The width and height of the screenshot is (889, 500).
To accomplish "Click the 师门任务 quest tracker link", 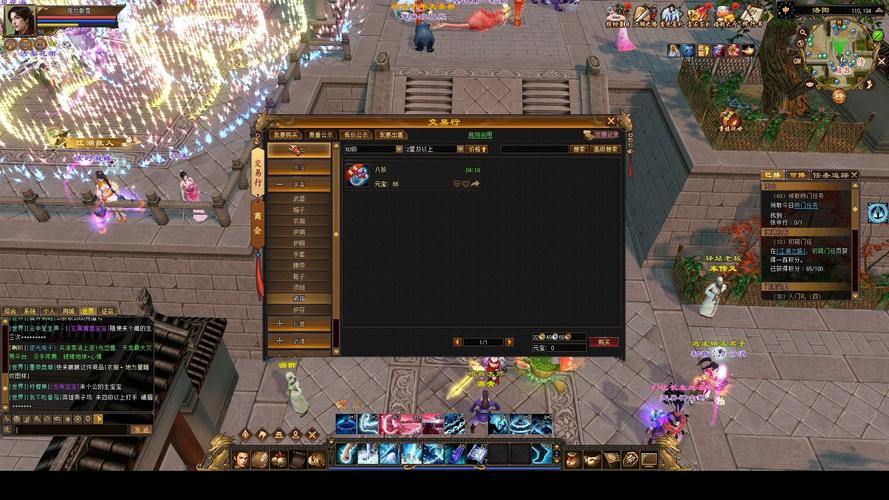I will click(x=806, y=205).
